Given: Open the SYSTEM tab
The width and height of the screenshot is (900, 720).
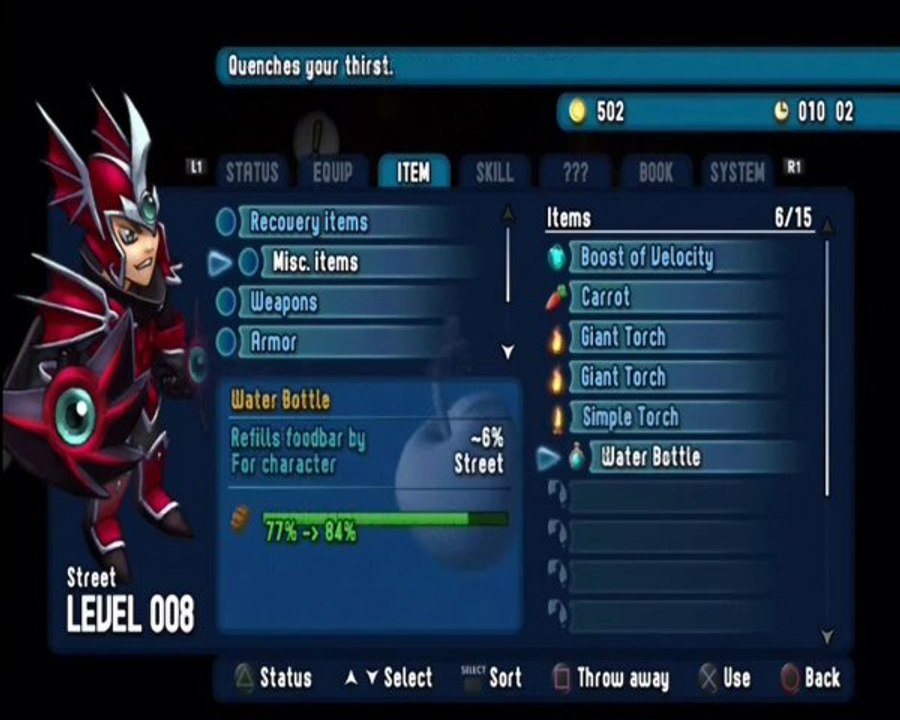Looking at the screenshot, I should click(737, 172).
